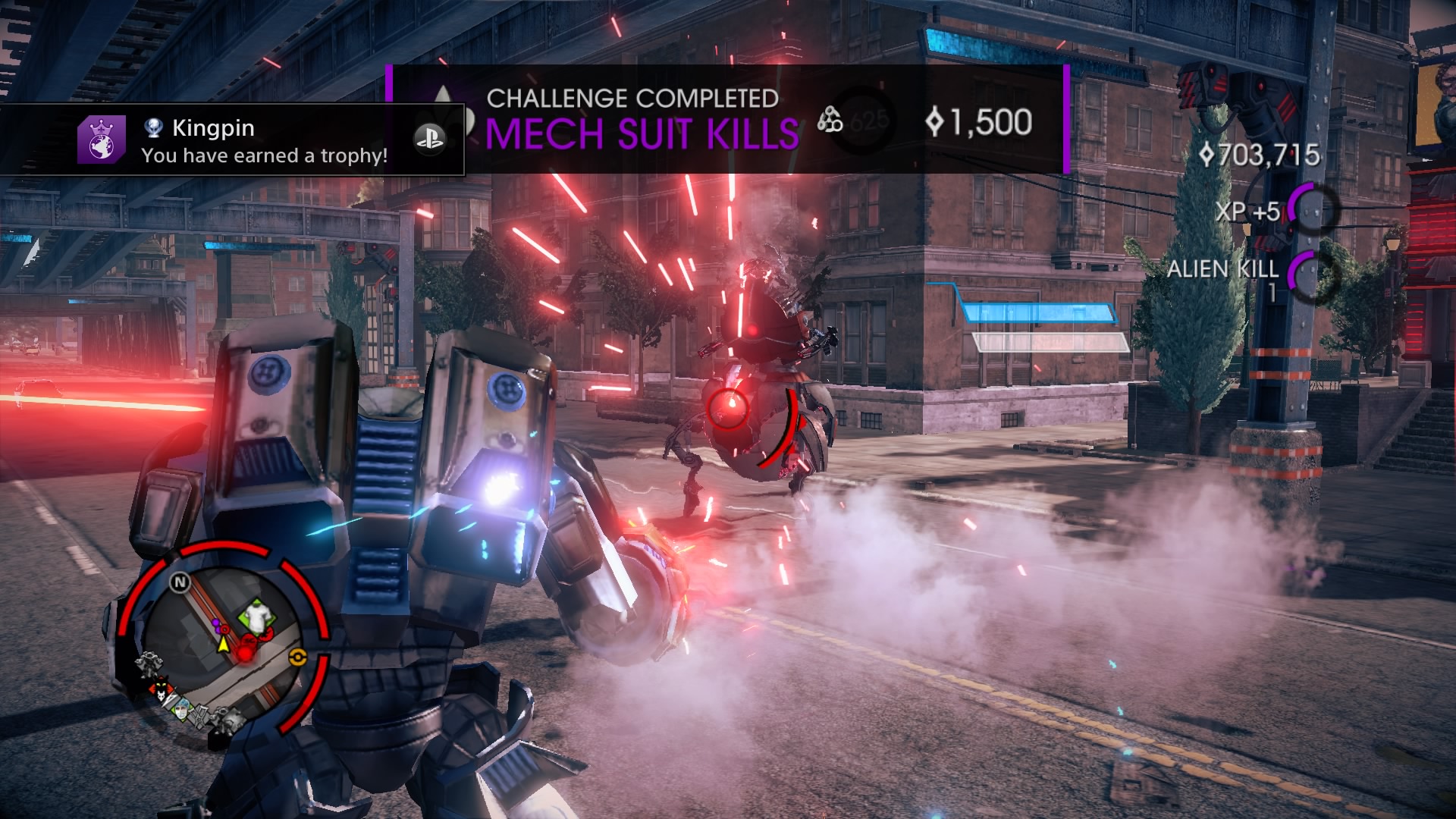Click the North compass indicator on minimap
Viewport: 1456px width, 819px height.
pos(180,582)
